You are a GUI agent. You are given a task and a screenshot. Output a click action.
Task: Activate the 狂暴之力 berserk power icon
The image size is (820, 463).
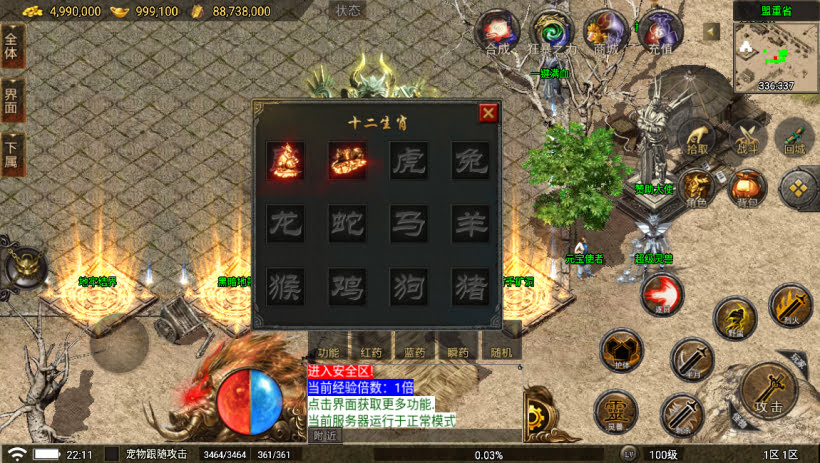click(x=551, y=32)
